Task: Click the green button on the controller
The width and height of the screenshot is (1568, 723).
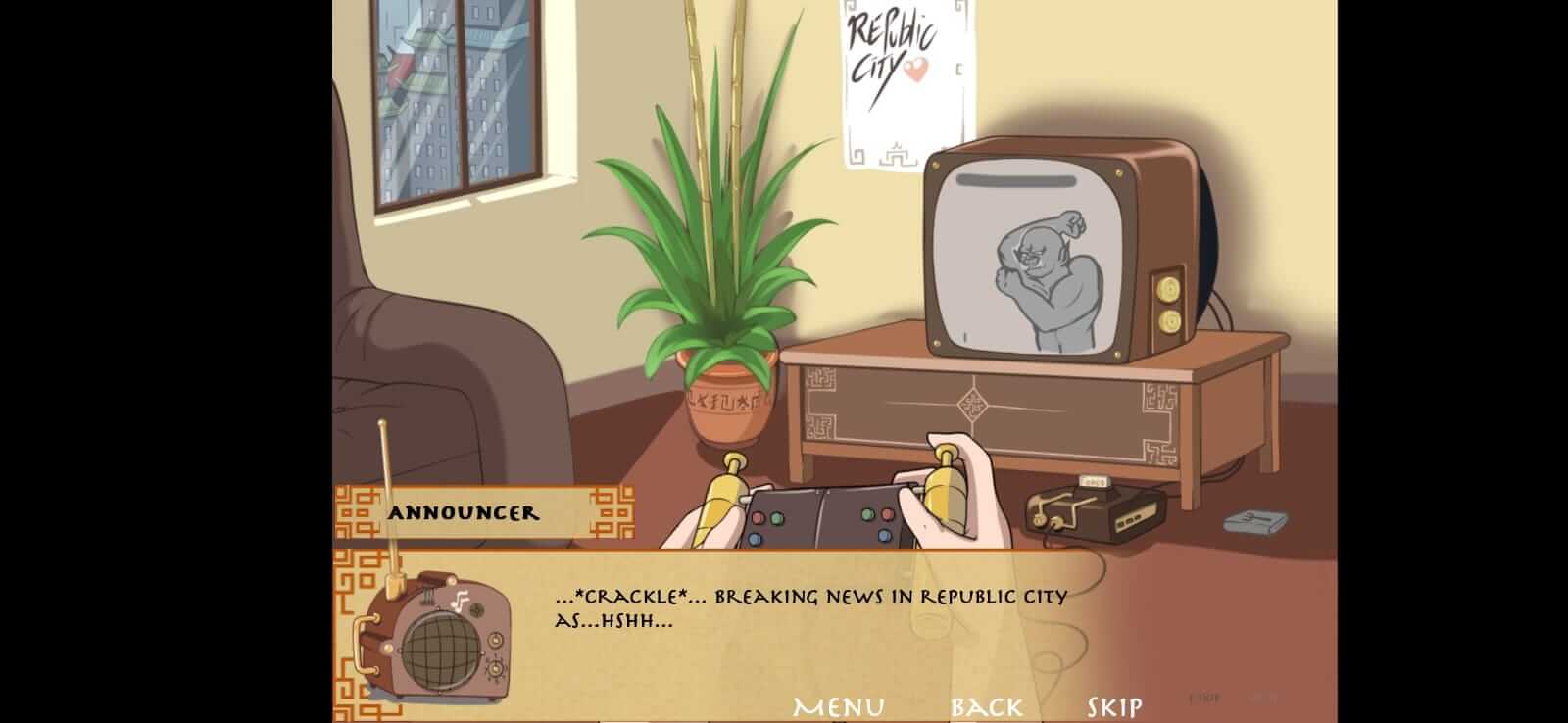Action: 775,516
